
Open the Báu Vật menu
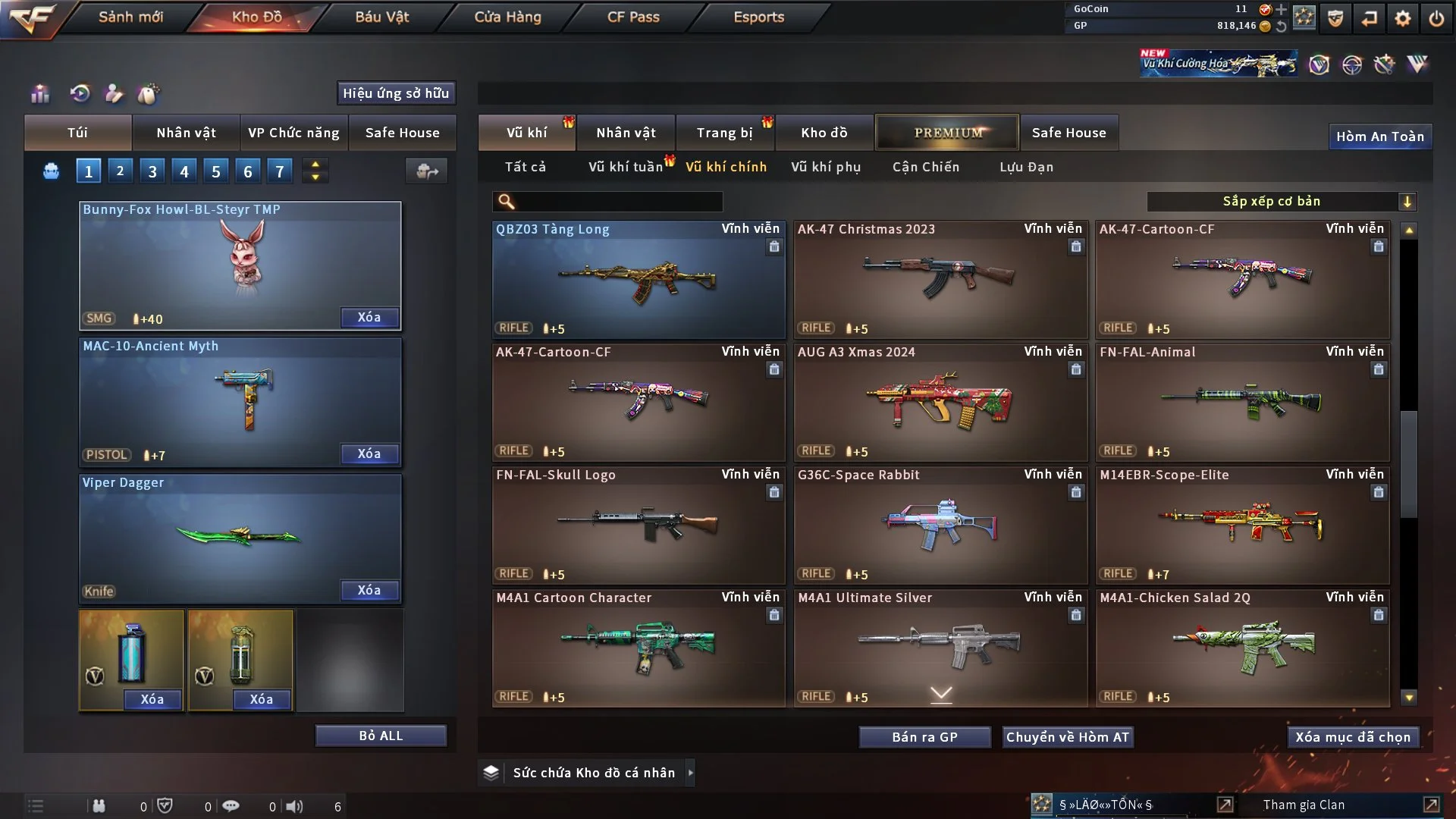381,17
